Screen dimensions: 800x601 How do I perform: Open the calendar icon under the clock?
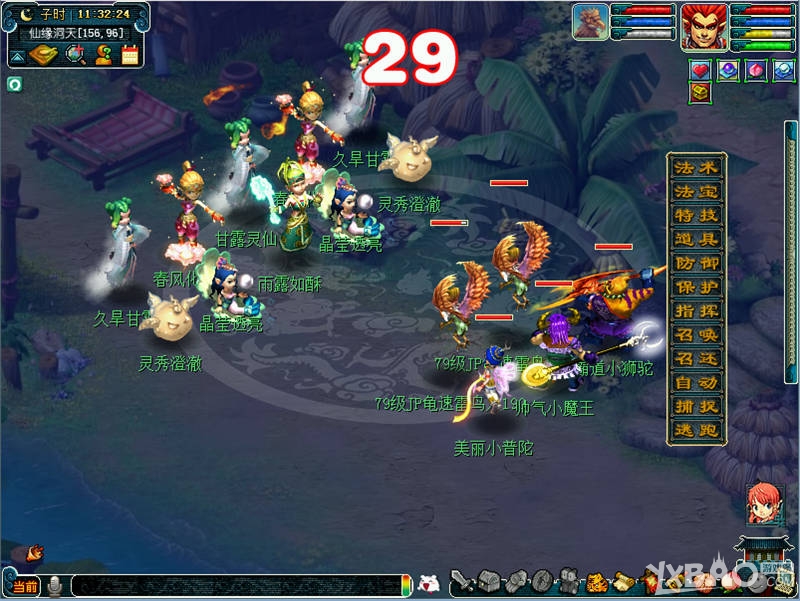coord(130,55)
